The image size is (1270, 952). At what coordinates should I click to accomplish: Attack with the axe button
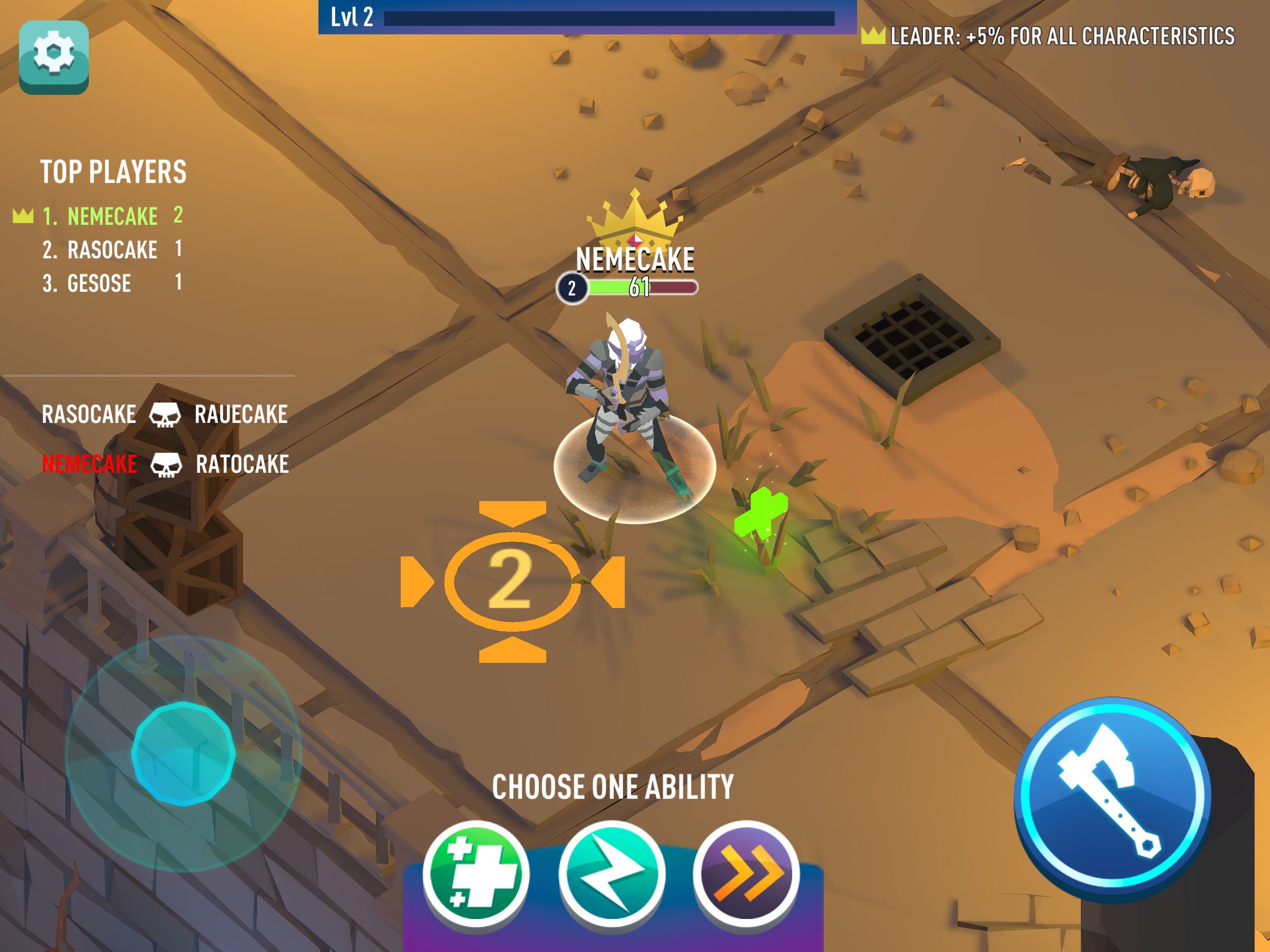[1112, 796]
